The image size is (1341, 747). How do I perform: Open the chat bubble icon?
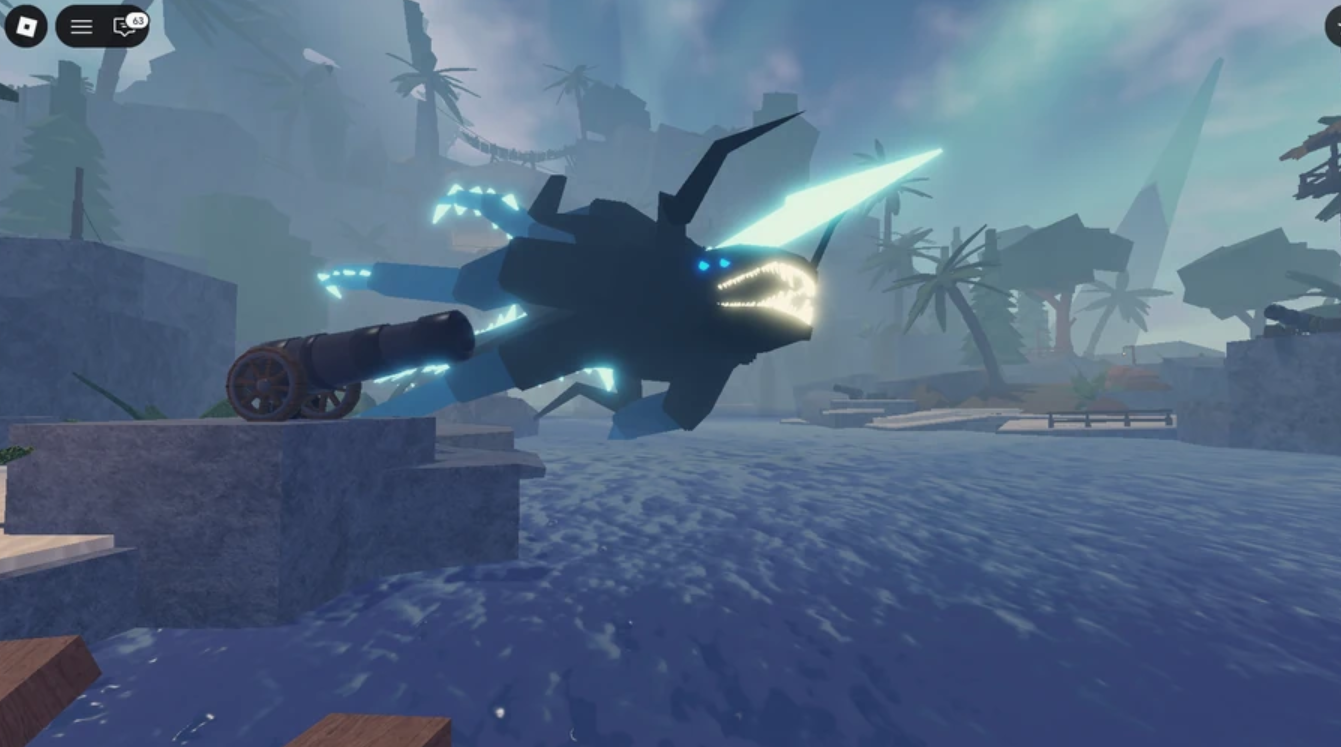click(x=124, y=29)
